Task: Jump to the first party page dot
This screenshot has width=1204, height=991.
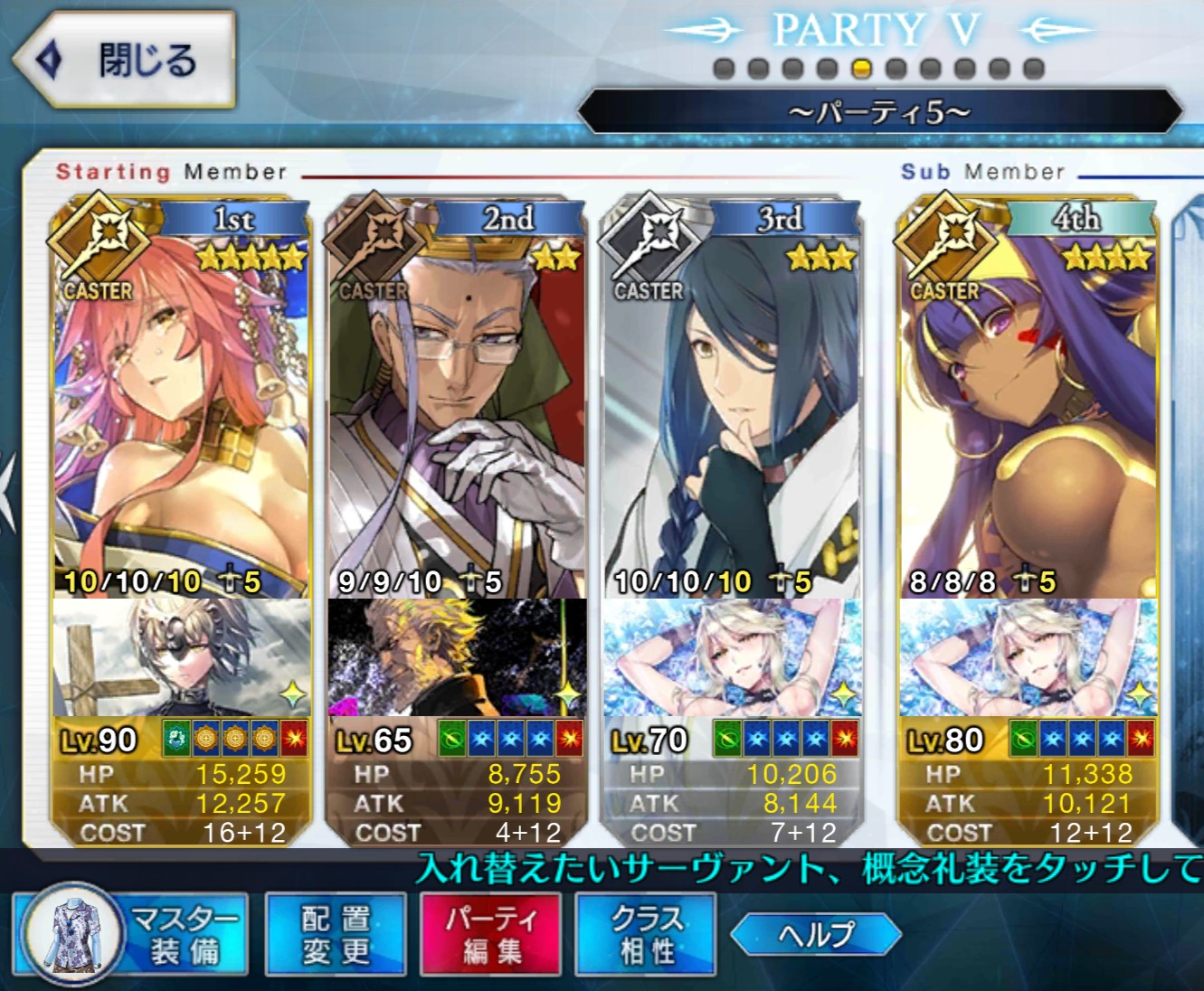Action: (724, 69)
